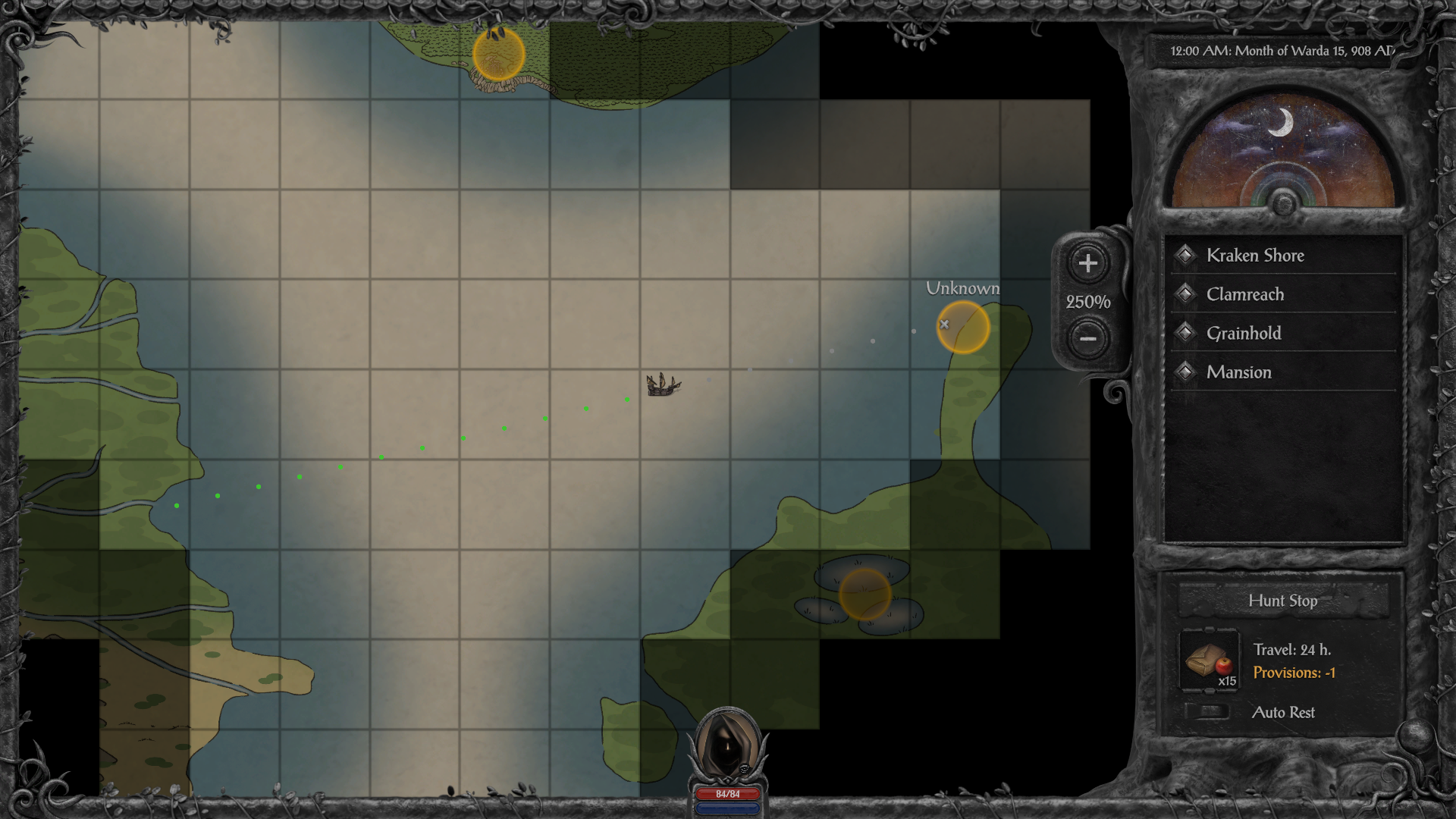
Task: Expand the Clamreach quest entry
Action: click(x=1245, y=294)
